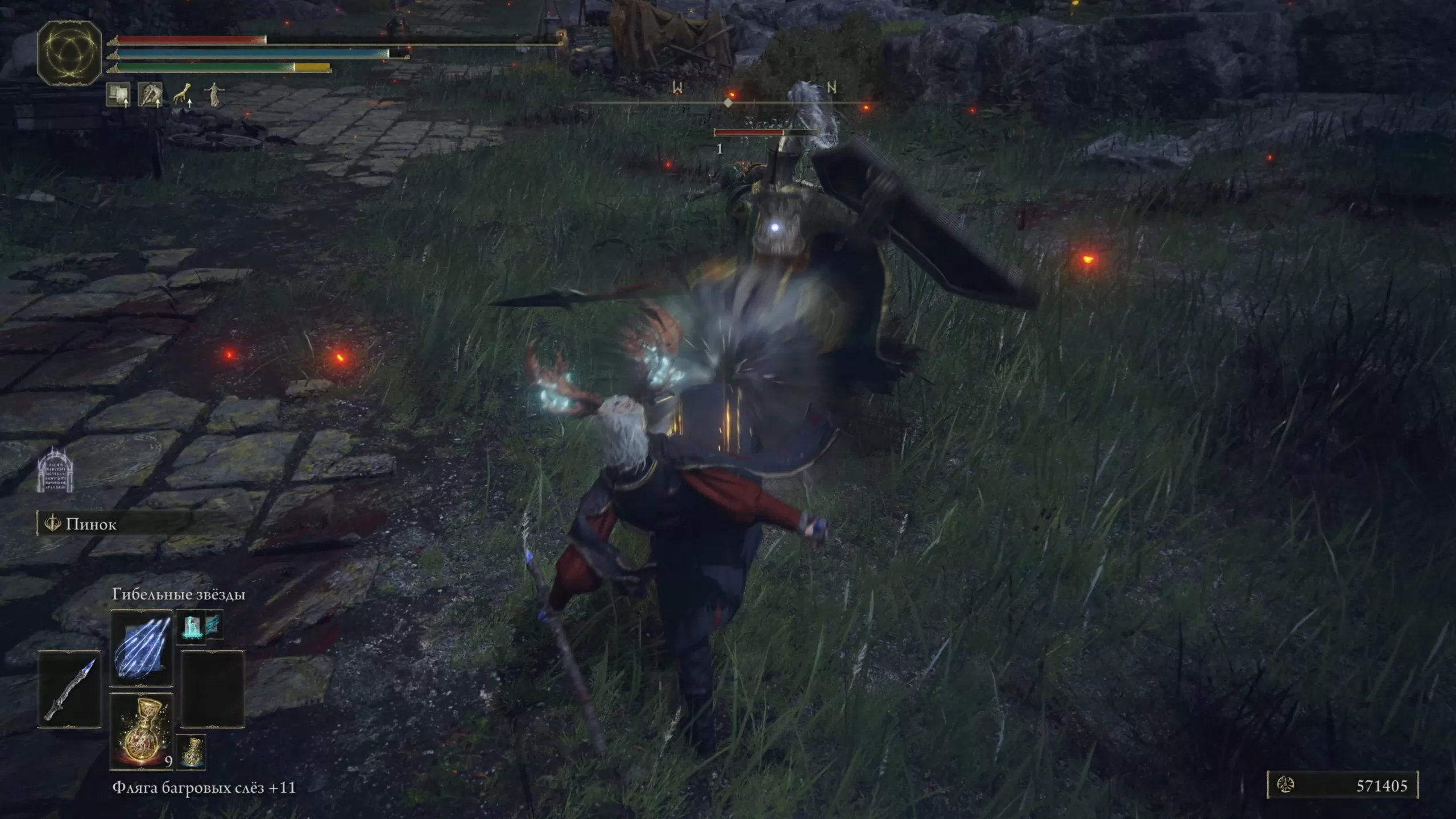Inspect the robed statue status icon
The height and width of the screenshot is (819, 1456).
point(214,95)
